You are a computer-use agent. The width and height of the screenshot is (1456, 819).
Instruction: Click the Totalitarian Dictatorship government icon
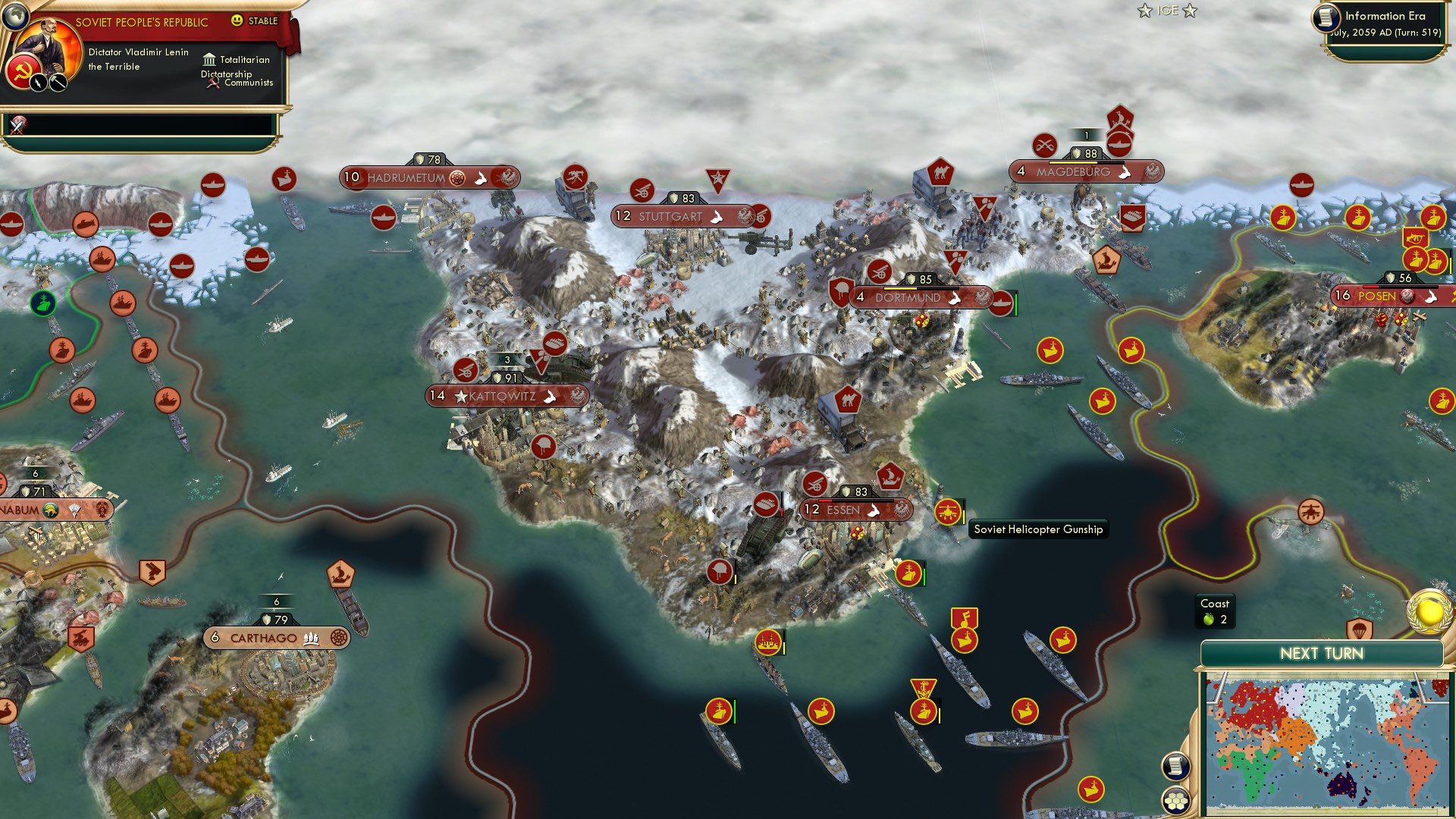[x=210, y=61]
